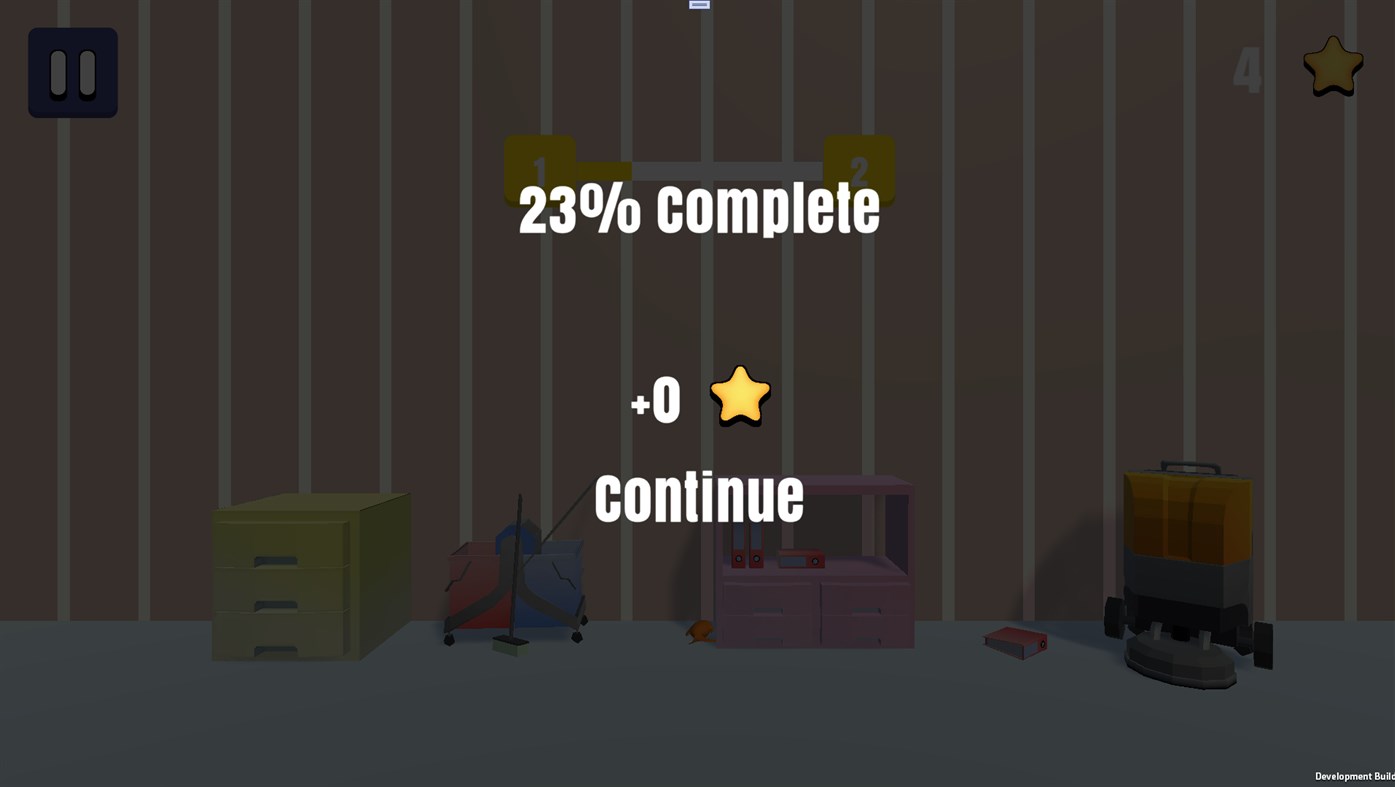Select the level 2 badge
1395x787 pixels.
(858, 170)
